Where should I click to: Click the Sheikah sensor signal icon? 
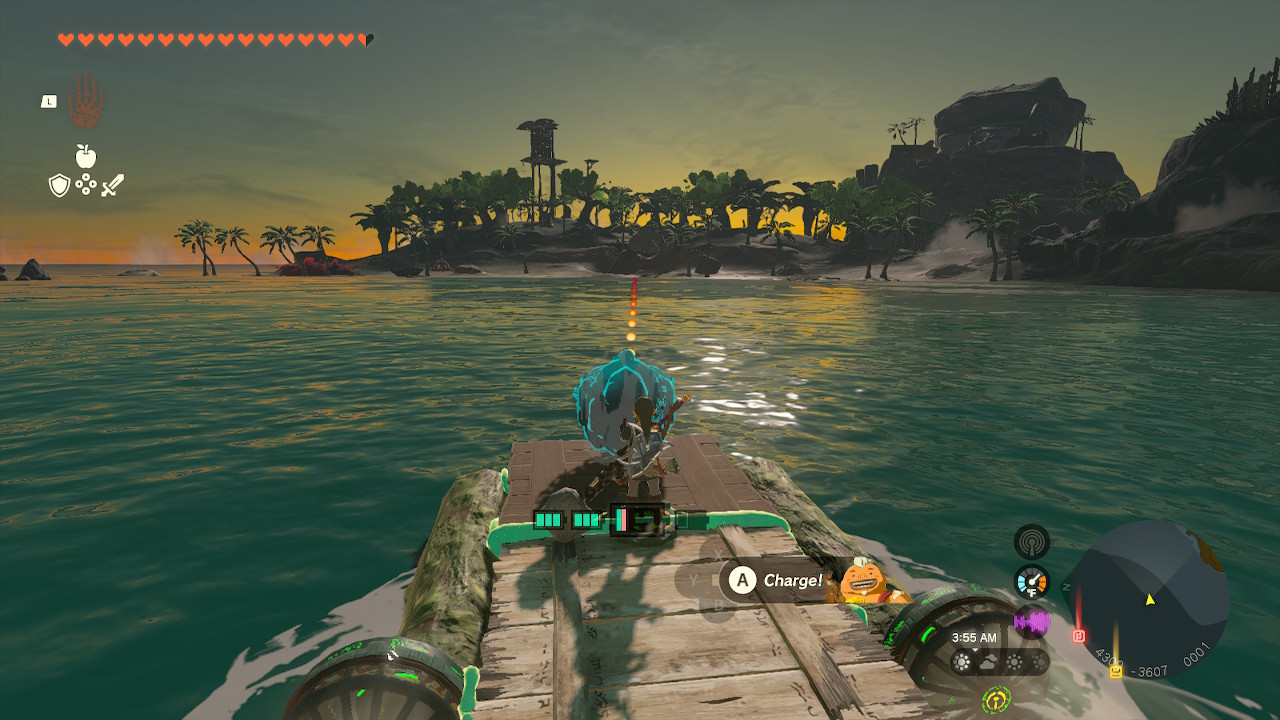click(1031, 542)
